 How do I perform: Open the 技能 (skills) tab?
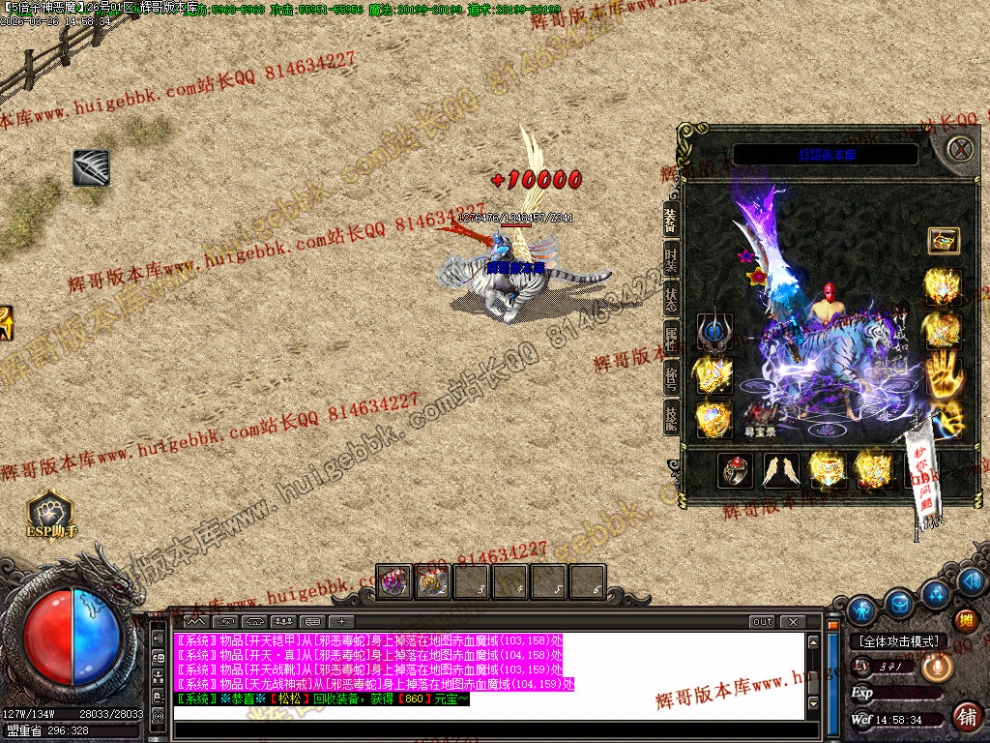tap(671, 417)
